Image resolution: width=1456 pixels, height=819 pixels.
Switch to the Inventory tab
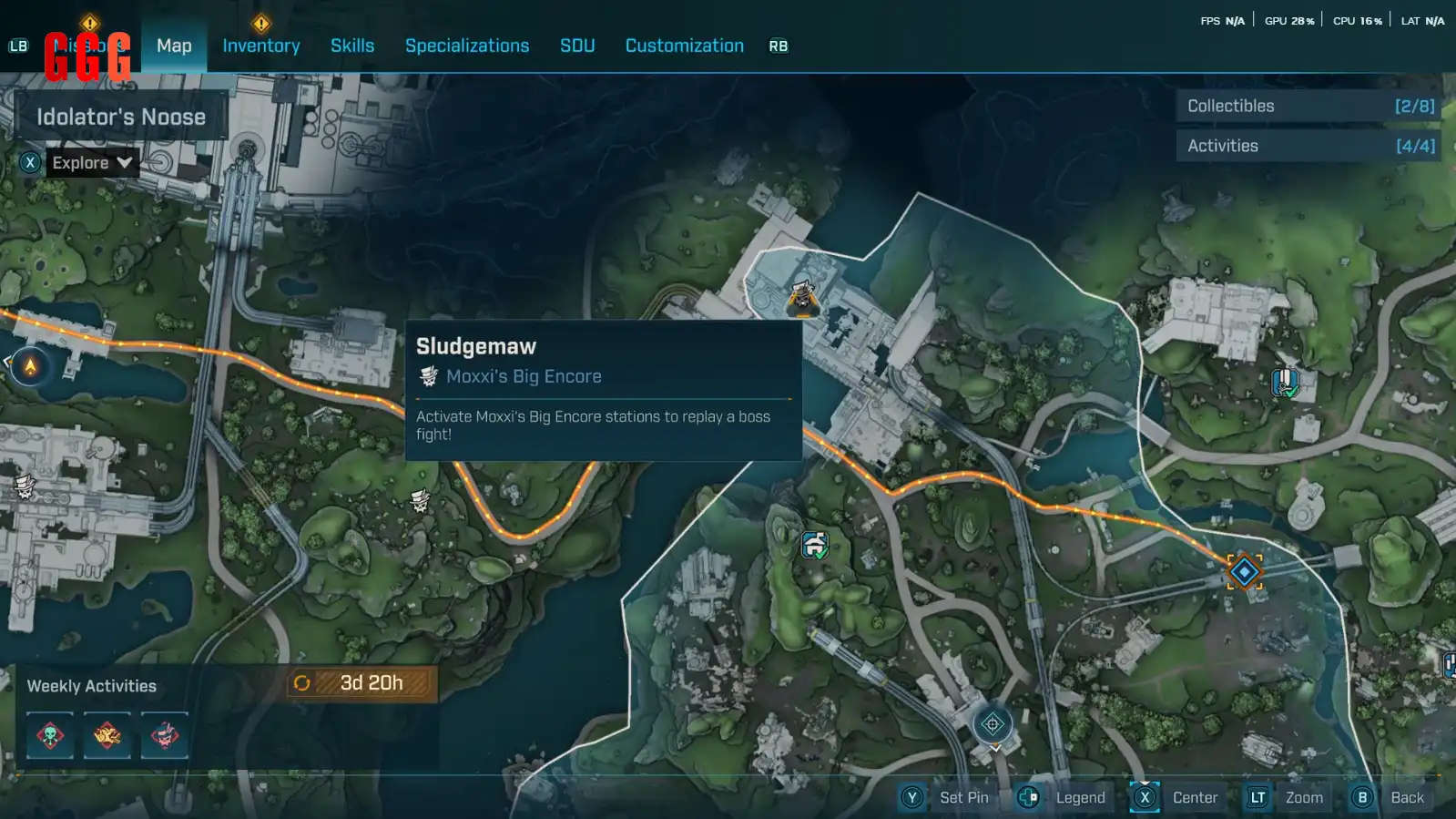pyautogui.click(x=260, y=46)
